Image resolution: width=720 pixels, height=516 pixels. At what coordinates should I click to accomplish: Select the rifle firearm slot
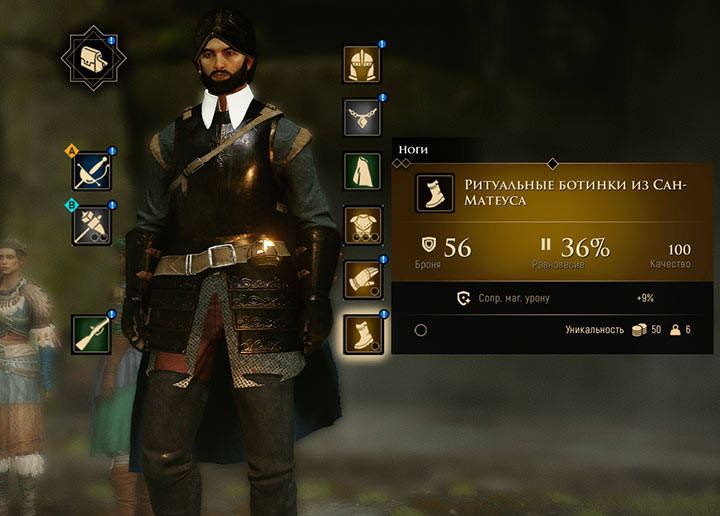click(91, 333)
